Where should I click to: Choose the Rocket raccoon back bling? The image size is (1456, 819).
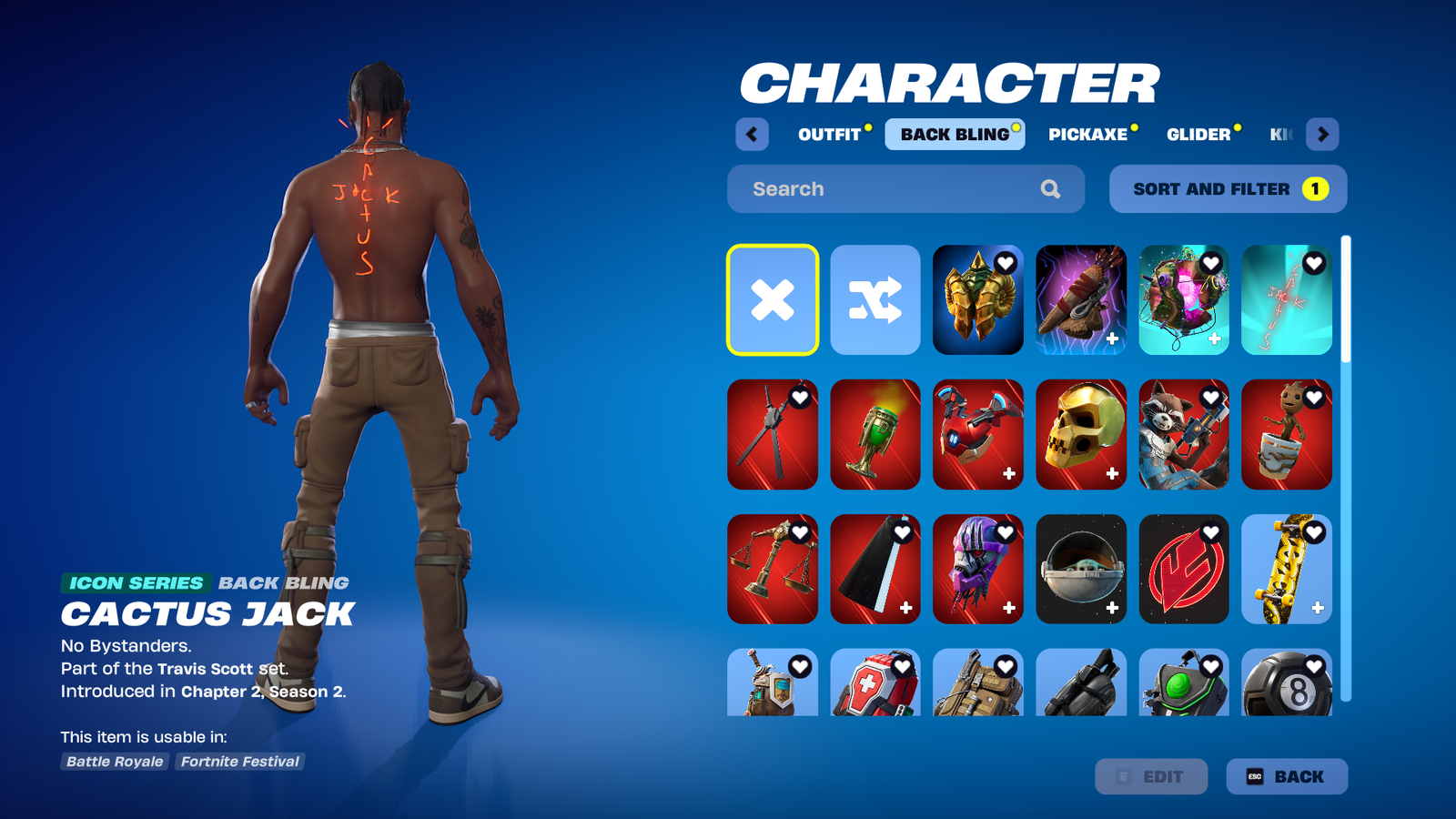point(1183,435)
